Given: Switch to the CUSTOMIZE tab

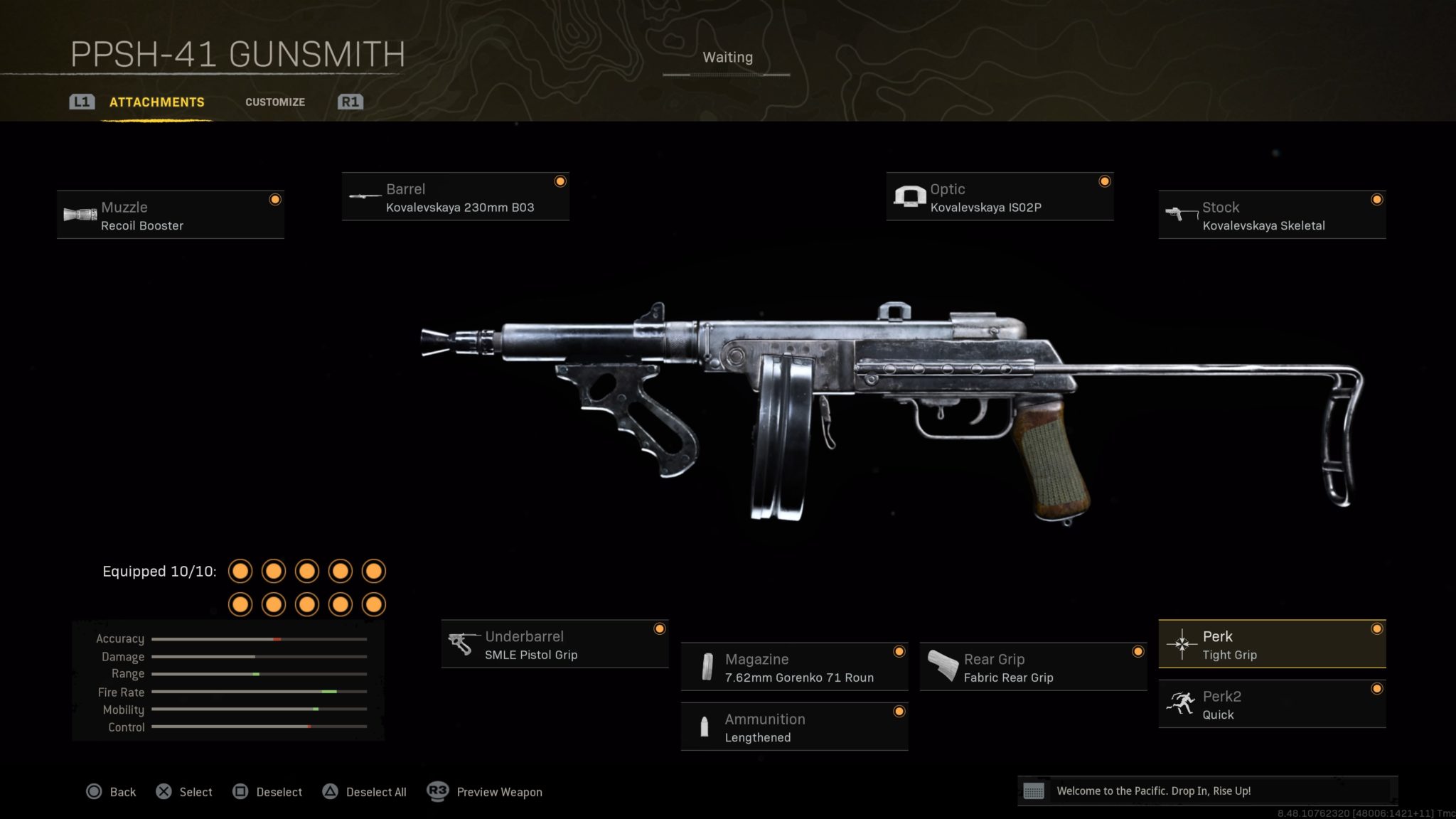Looking at the screenshot, I should coord(275,102).
